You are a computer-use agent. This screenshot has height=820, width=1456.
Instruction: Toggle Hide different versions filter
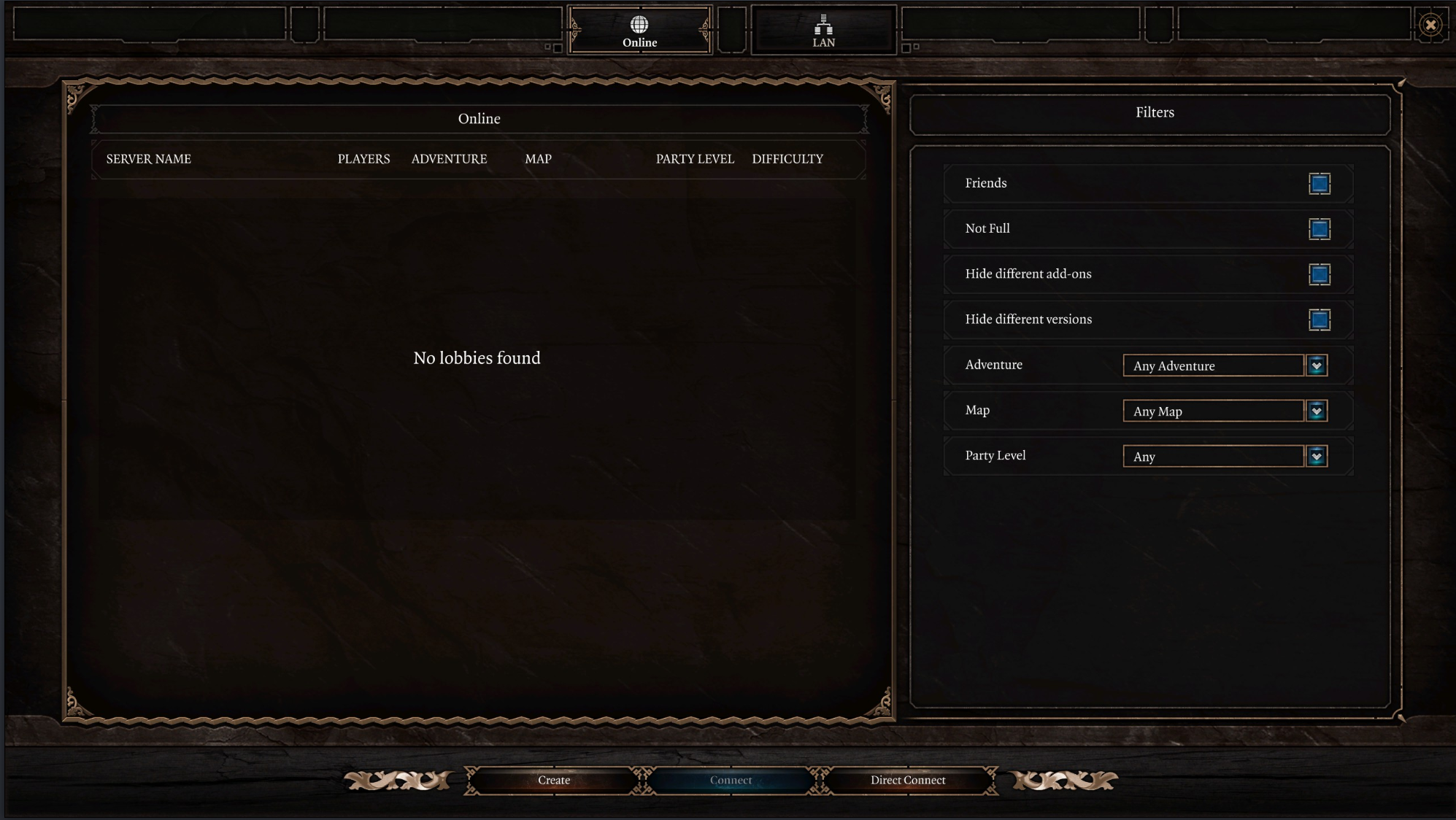click(x=1320, y=320)
